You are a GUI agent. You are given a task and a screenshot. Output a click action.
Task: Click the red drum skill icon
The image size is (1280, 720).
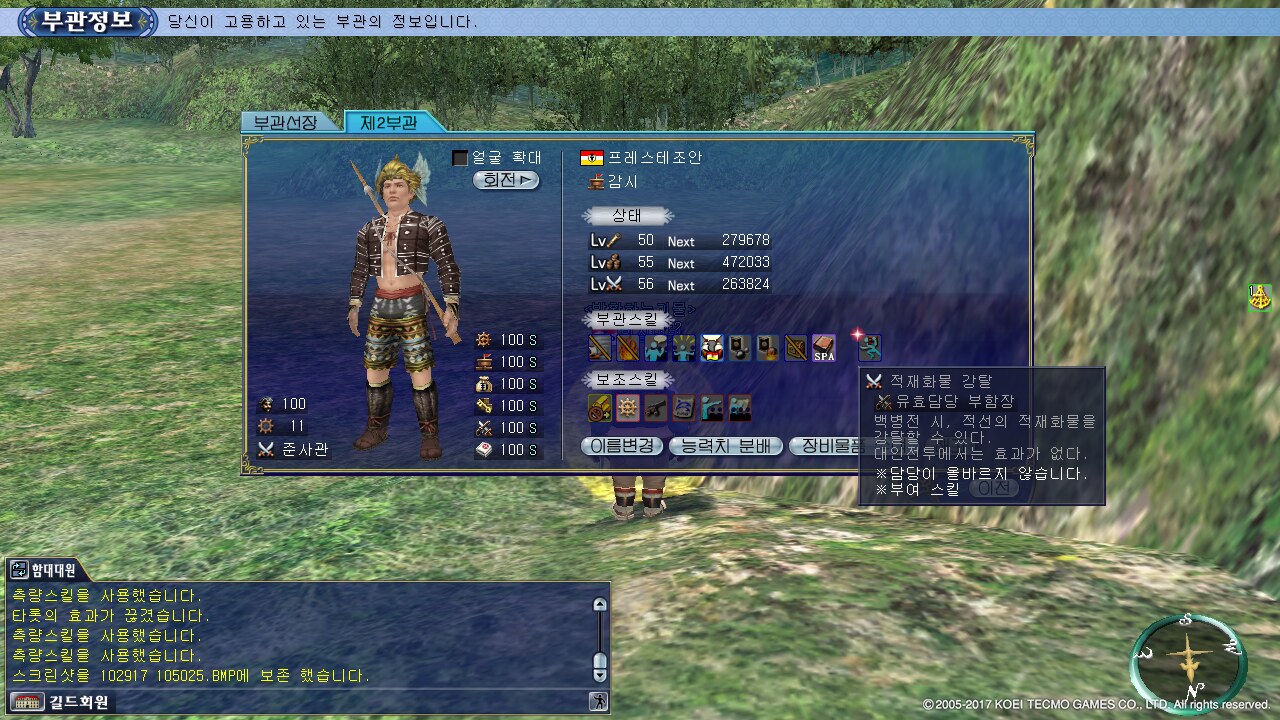pyautogui.click(x=712, y=348)
